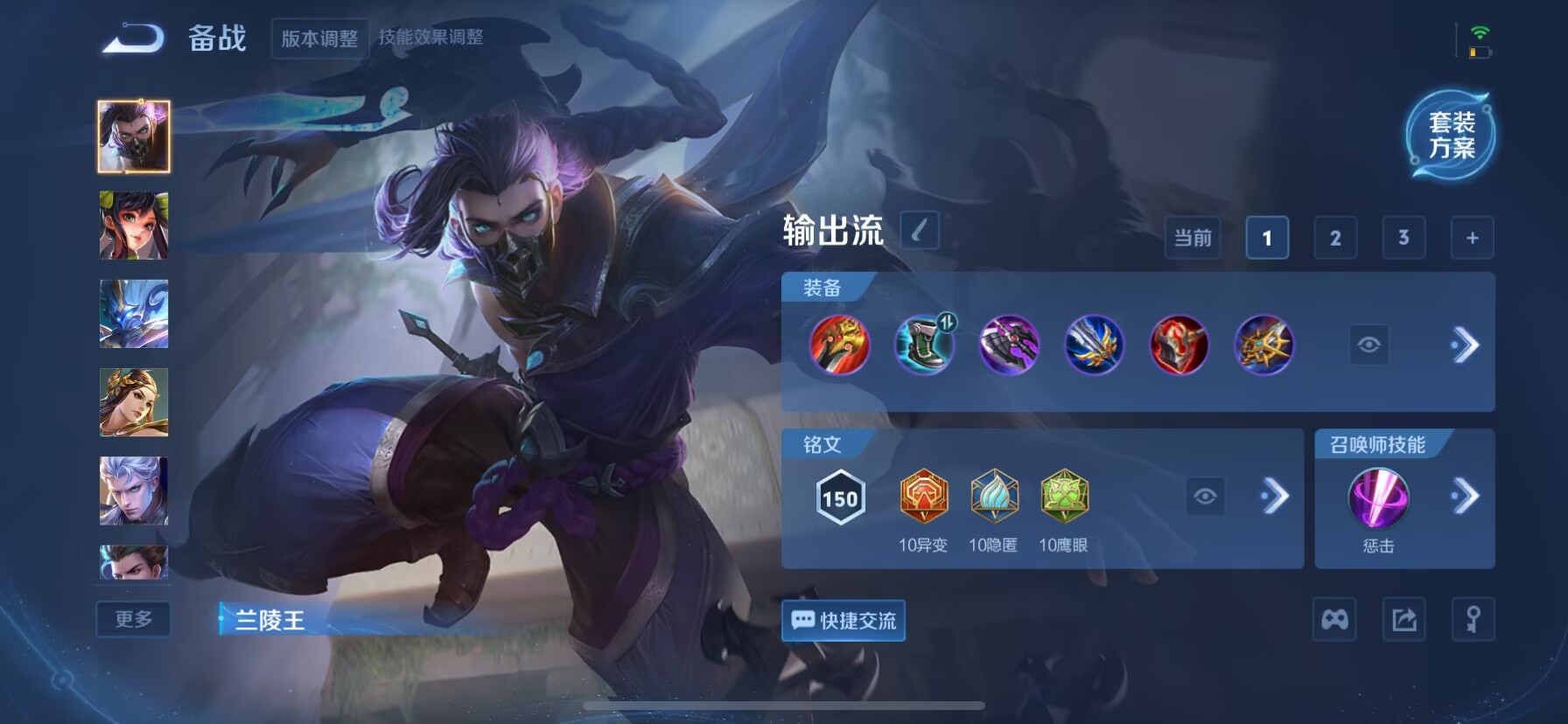
Task: Select the second hero portrait thumbnail
Action: [x=134, y=225]
